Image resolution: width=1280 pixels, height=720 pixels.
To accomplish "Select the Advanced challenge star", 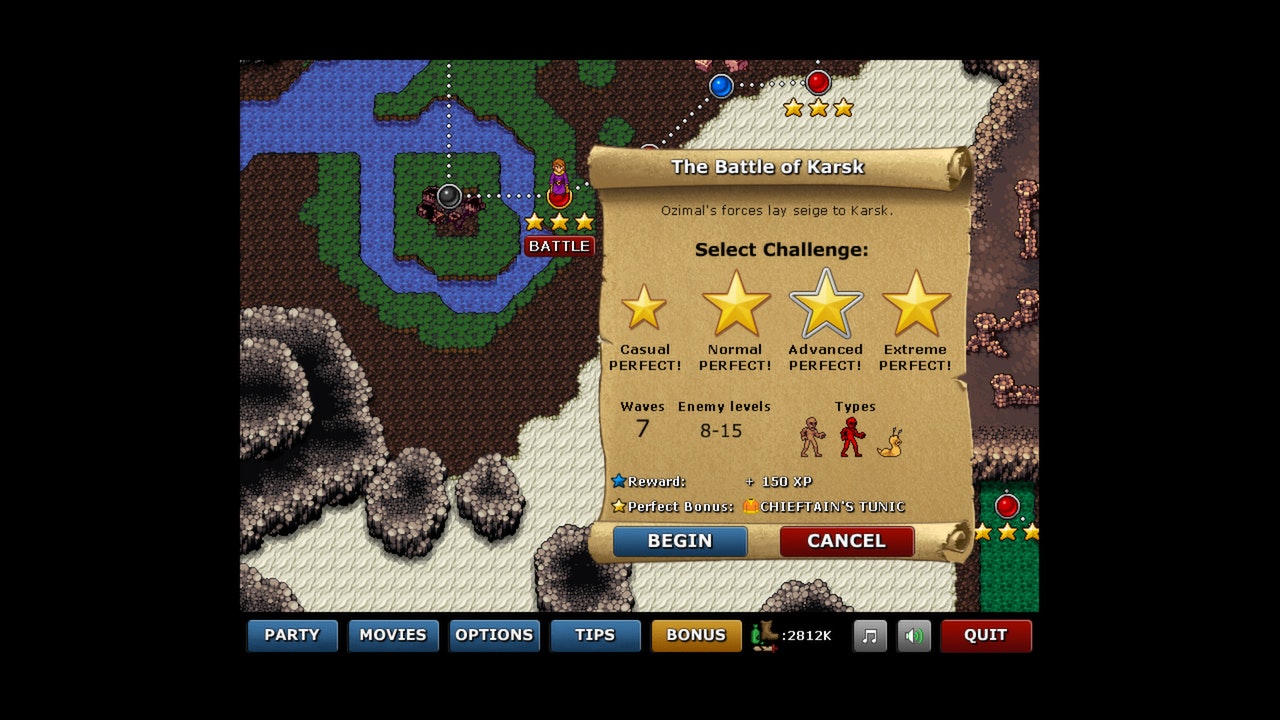I will tap(825, 305).
